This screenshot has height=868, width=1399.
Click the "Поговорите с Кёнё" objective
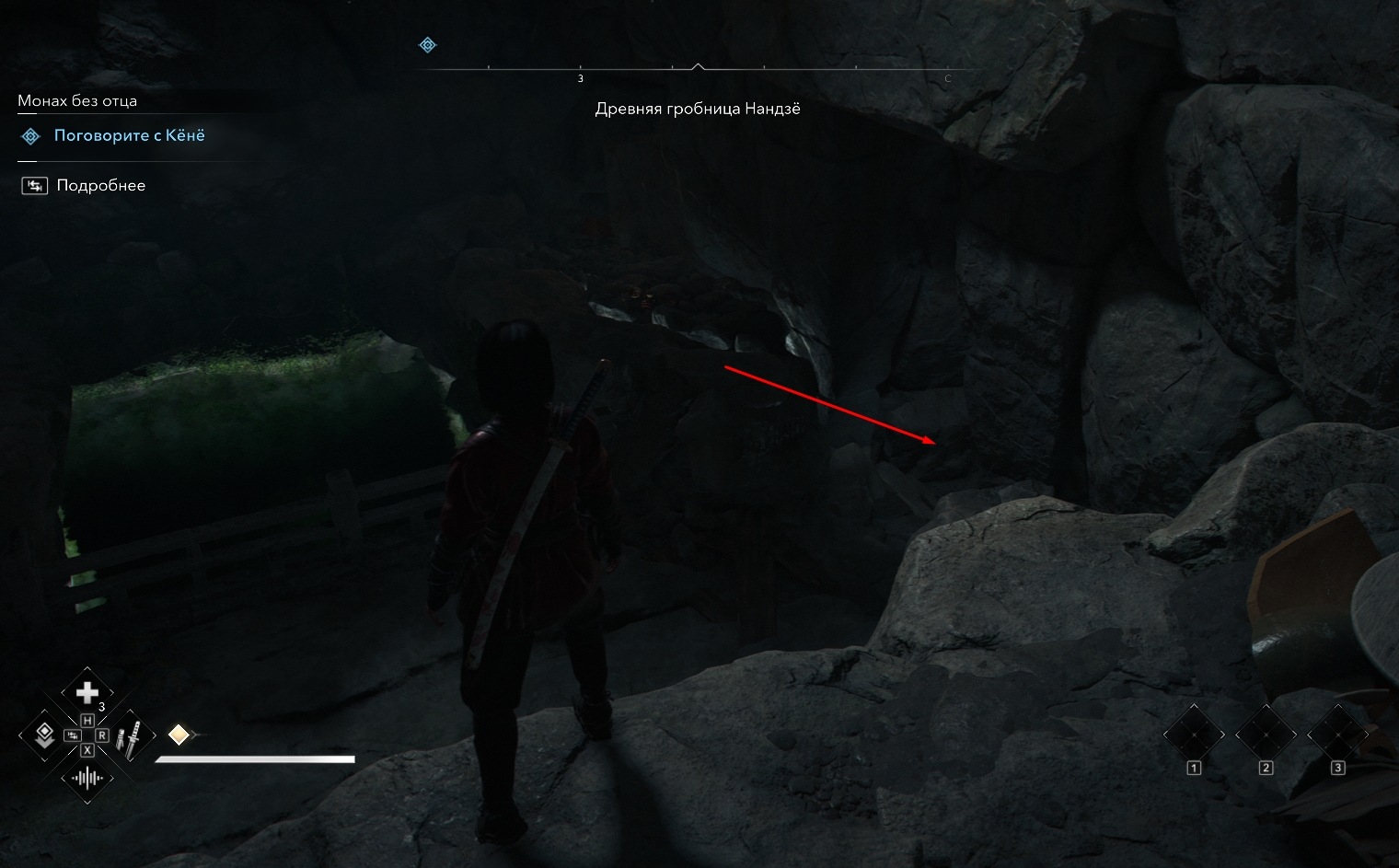click(x=129, y=136)
